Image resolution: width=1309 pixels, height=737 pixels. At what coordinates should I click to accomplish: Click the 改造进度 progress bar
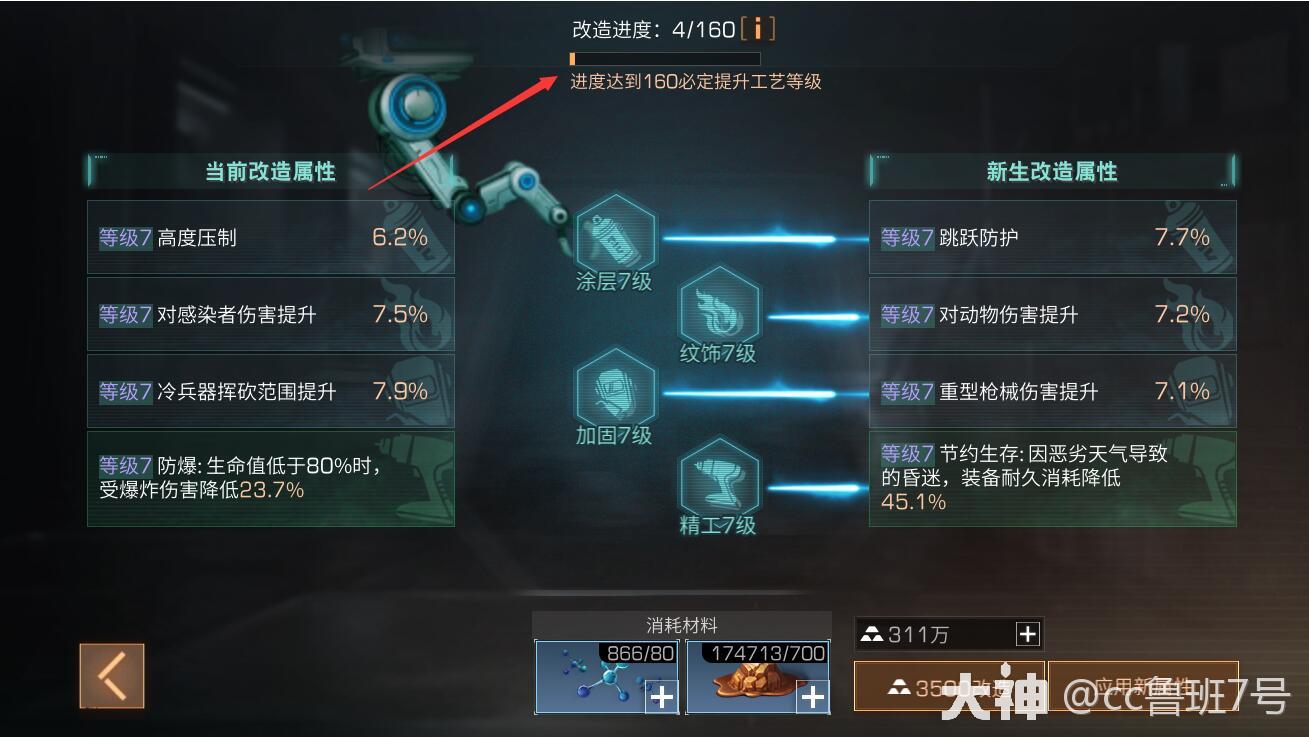[x=663, y=59]
